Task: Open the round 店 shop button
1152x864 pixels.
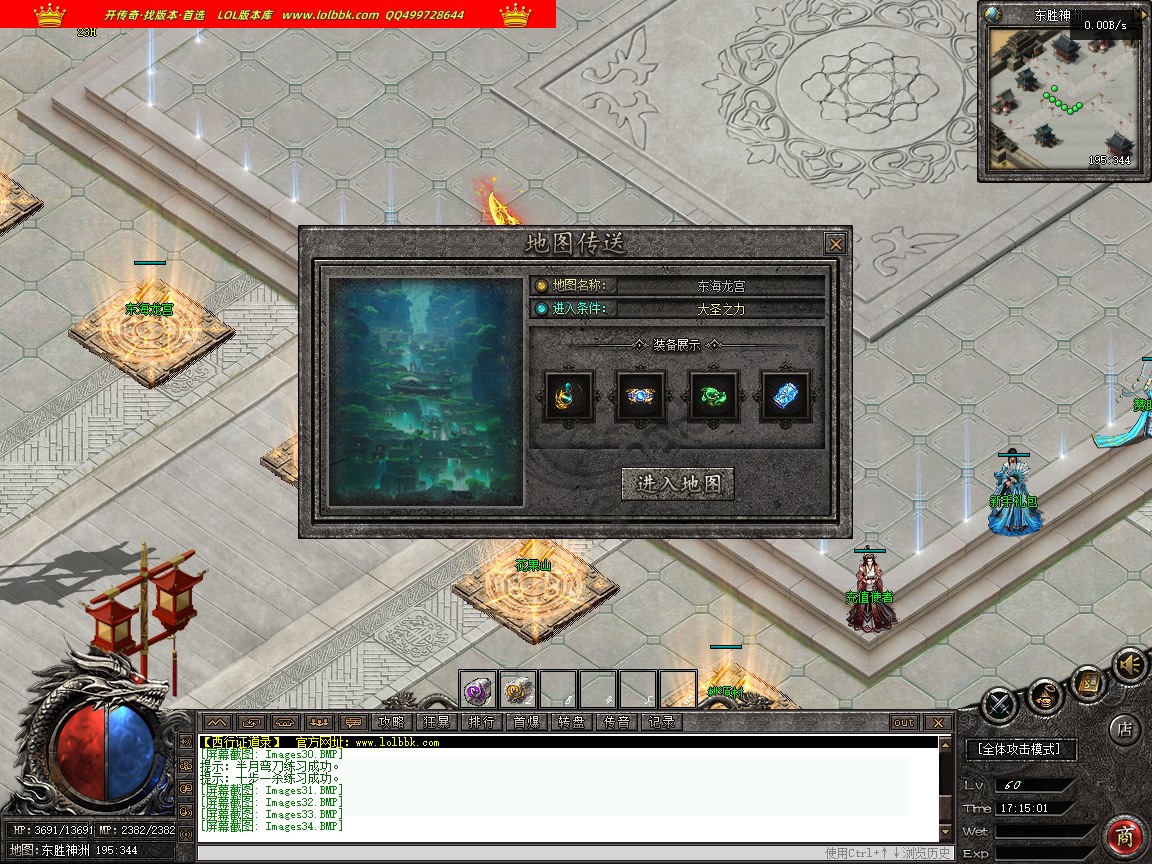Action: (x=1124, y=729)
